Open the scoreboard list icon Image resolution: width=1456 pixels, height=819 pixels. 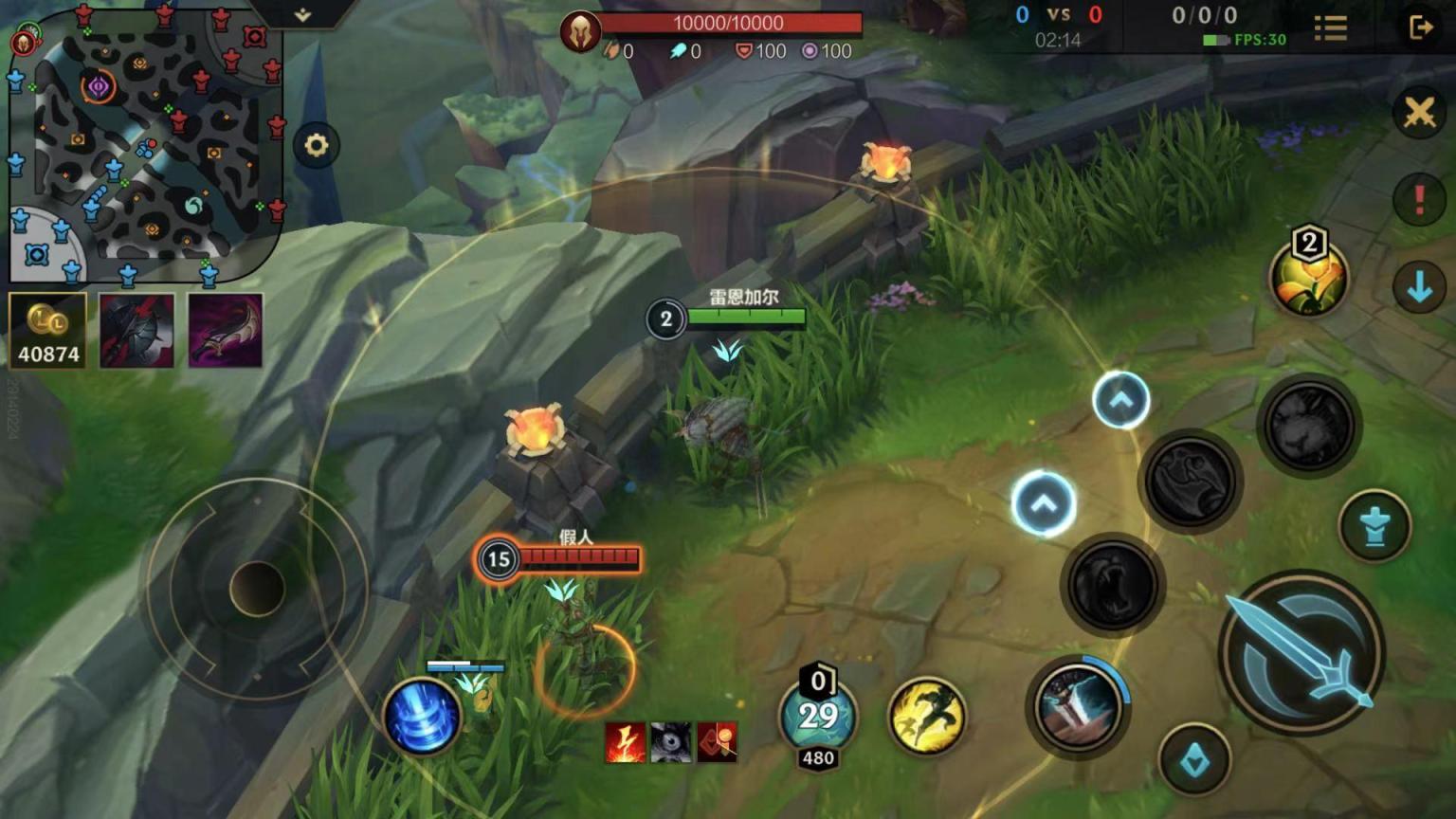click(x=1331, y=28)
